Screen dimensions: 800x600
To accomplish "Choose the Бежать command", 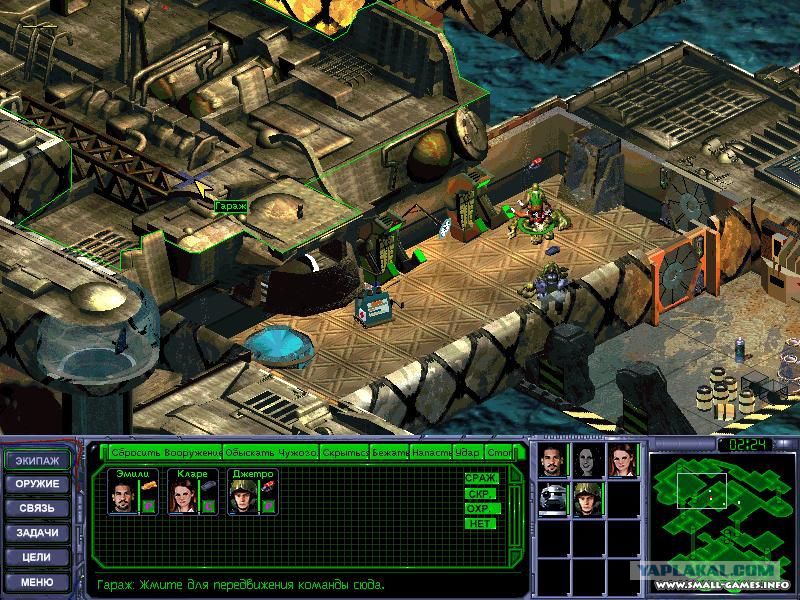I will point(389,453).
